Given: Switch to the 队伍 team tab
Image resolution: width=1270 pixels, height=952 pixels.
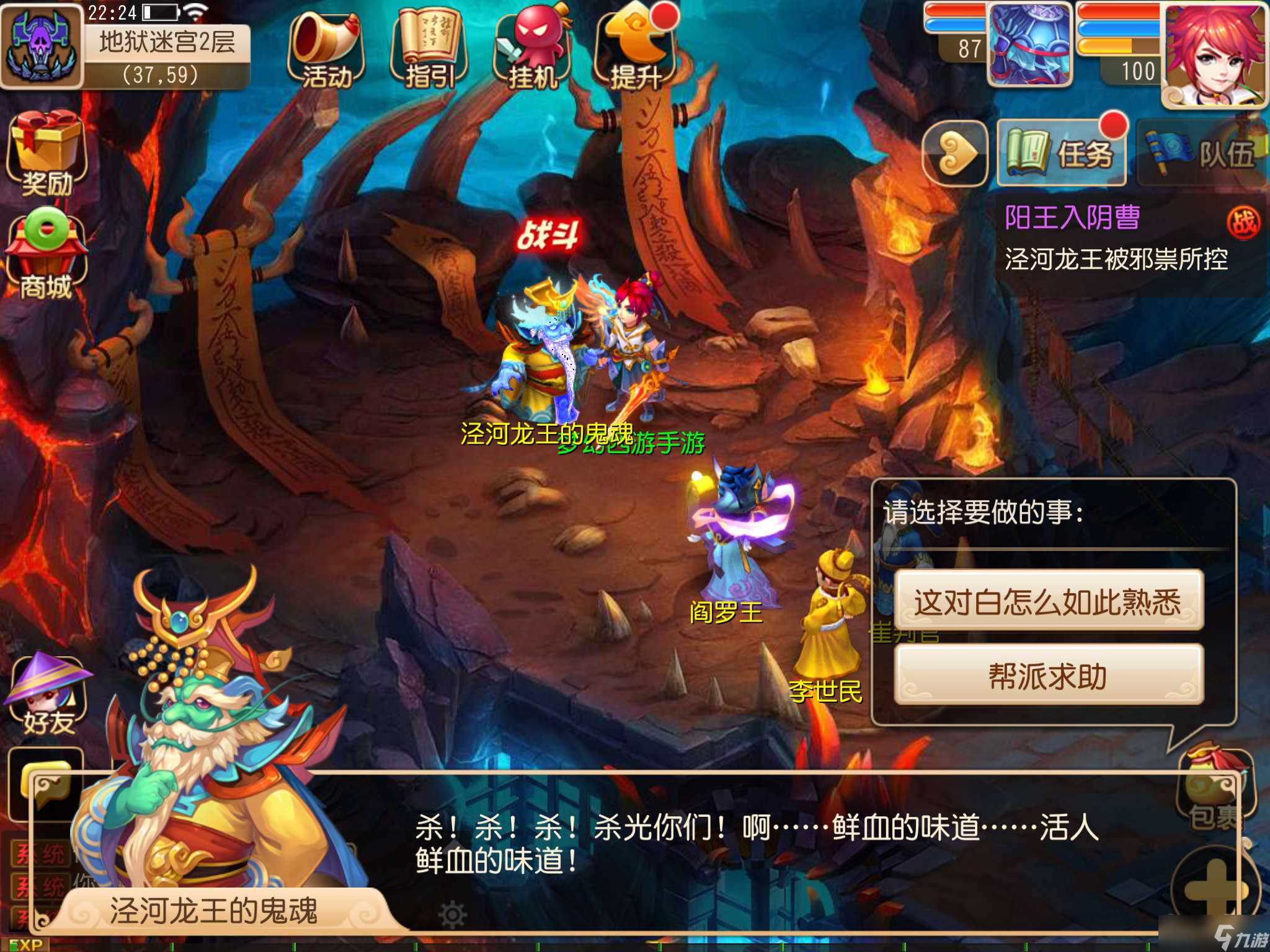Looking at the screenshot, I should click(1200, 152).
